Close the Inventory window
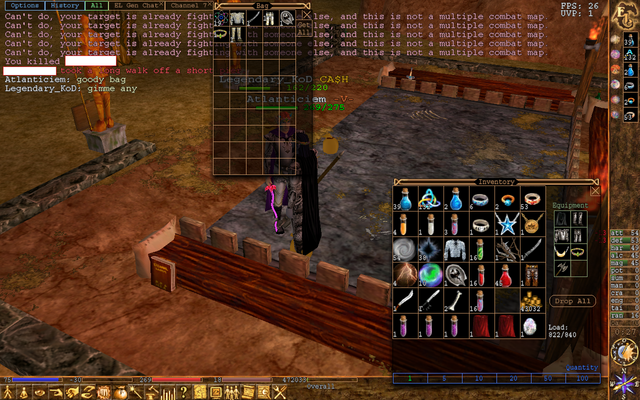This screenshot has width=640, height=400. pos(596,190)
